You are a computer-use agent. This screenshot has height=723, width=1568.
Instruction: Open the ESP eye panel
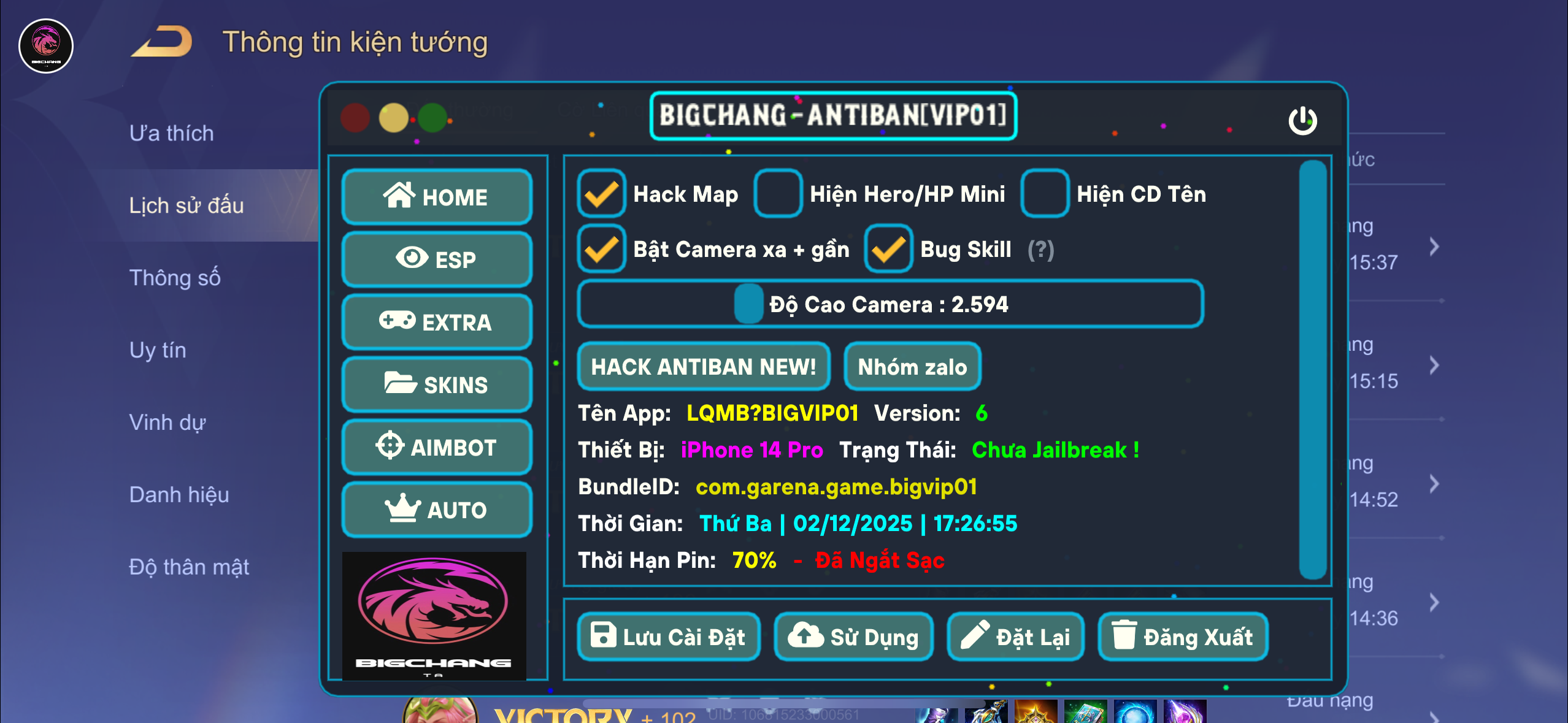437,260
